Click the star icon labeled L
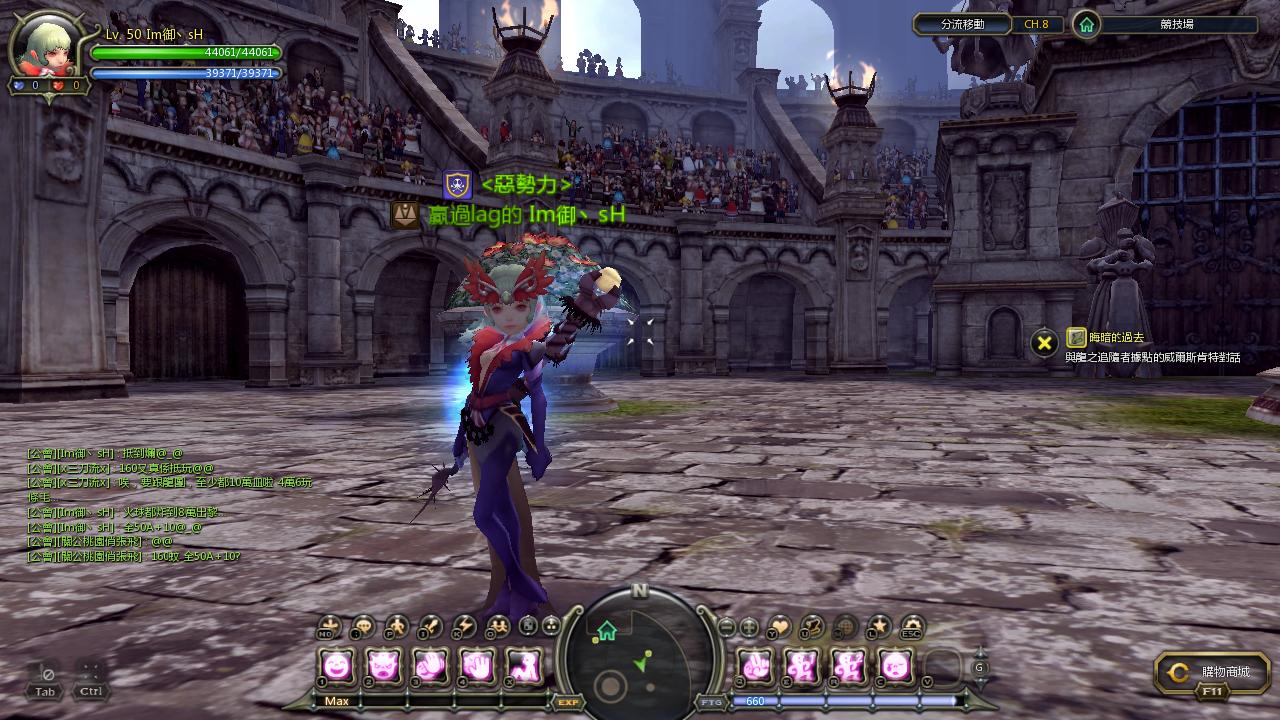This screenshot has height=720, width=1280. tap(878, 627)
